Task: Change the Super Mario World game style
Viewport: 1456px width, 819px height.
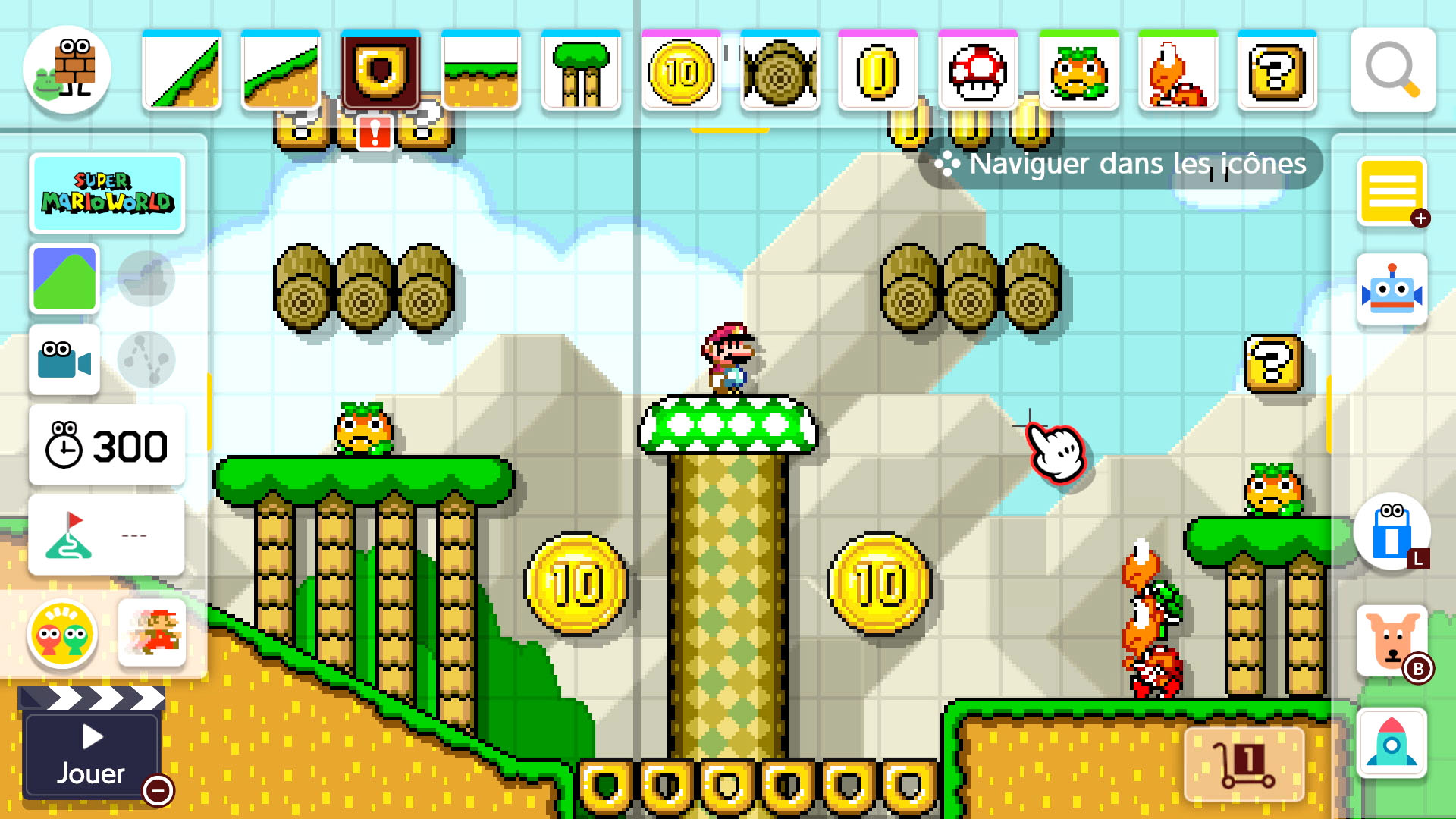Action: 107,193
